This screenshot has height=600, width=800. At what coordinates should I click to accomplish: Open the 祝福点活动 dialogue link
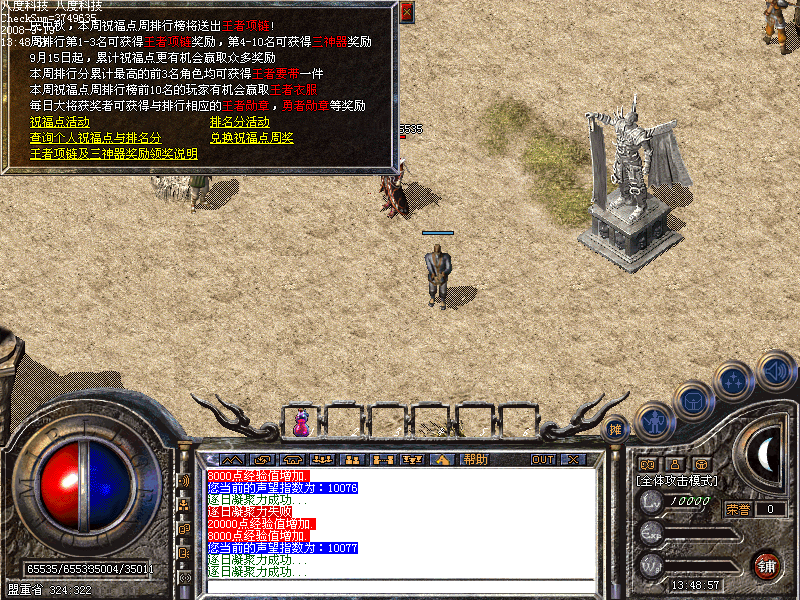point(59,122)
